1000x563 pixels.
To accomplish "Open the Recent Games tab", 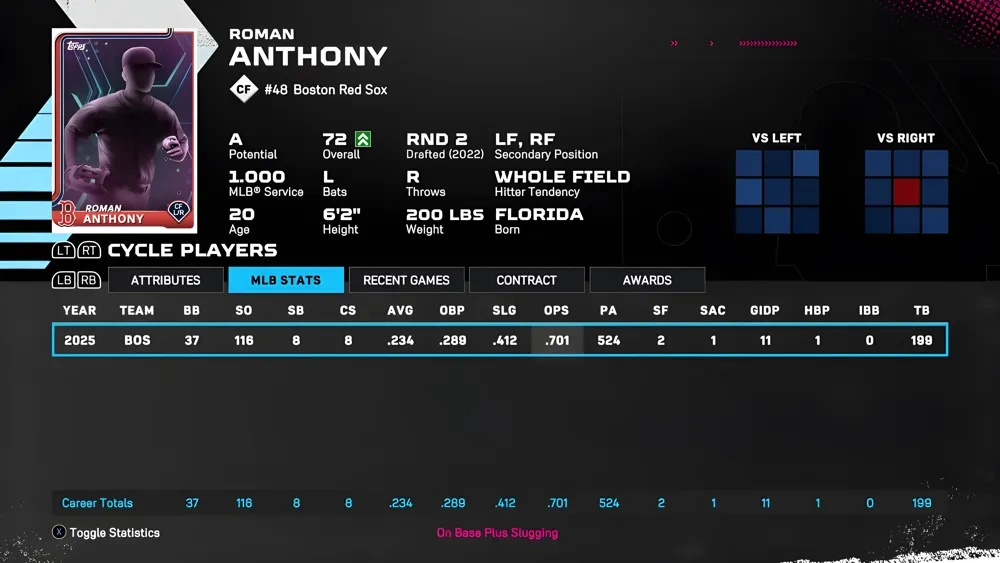I will [x=406, y=280].
